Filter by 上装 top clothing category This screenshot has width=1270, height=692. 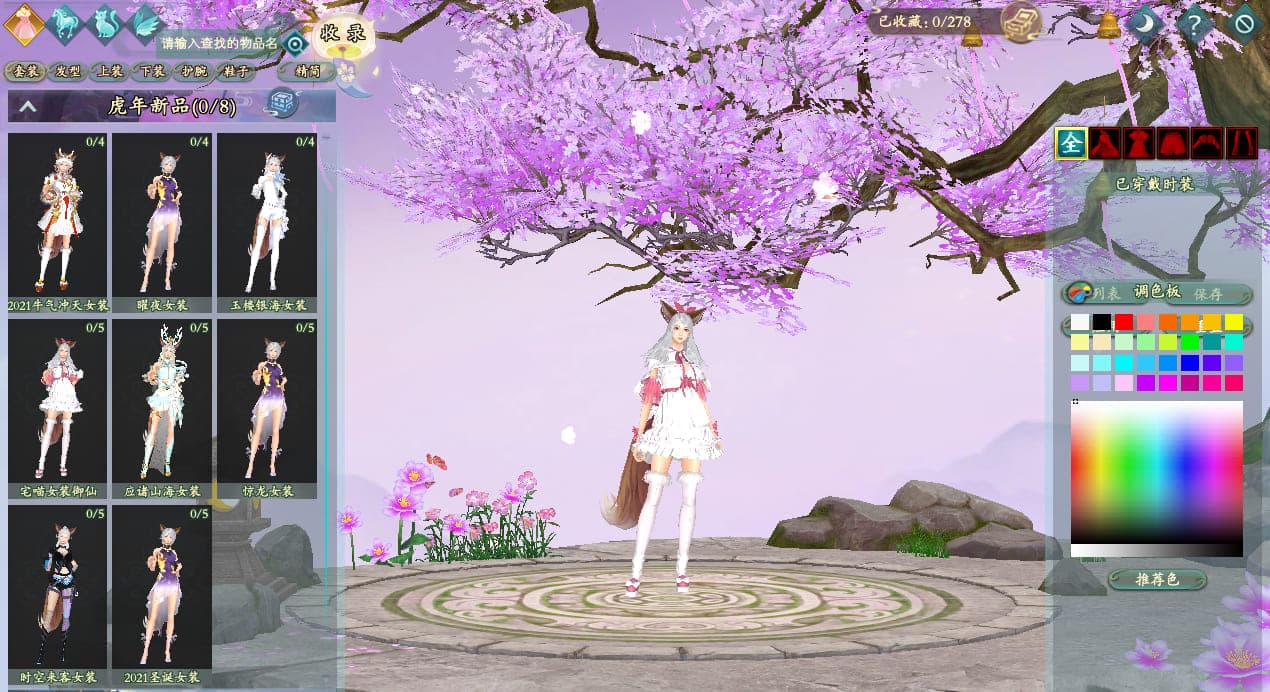(108, 71)
